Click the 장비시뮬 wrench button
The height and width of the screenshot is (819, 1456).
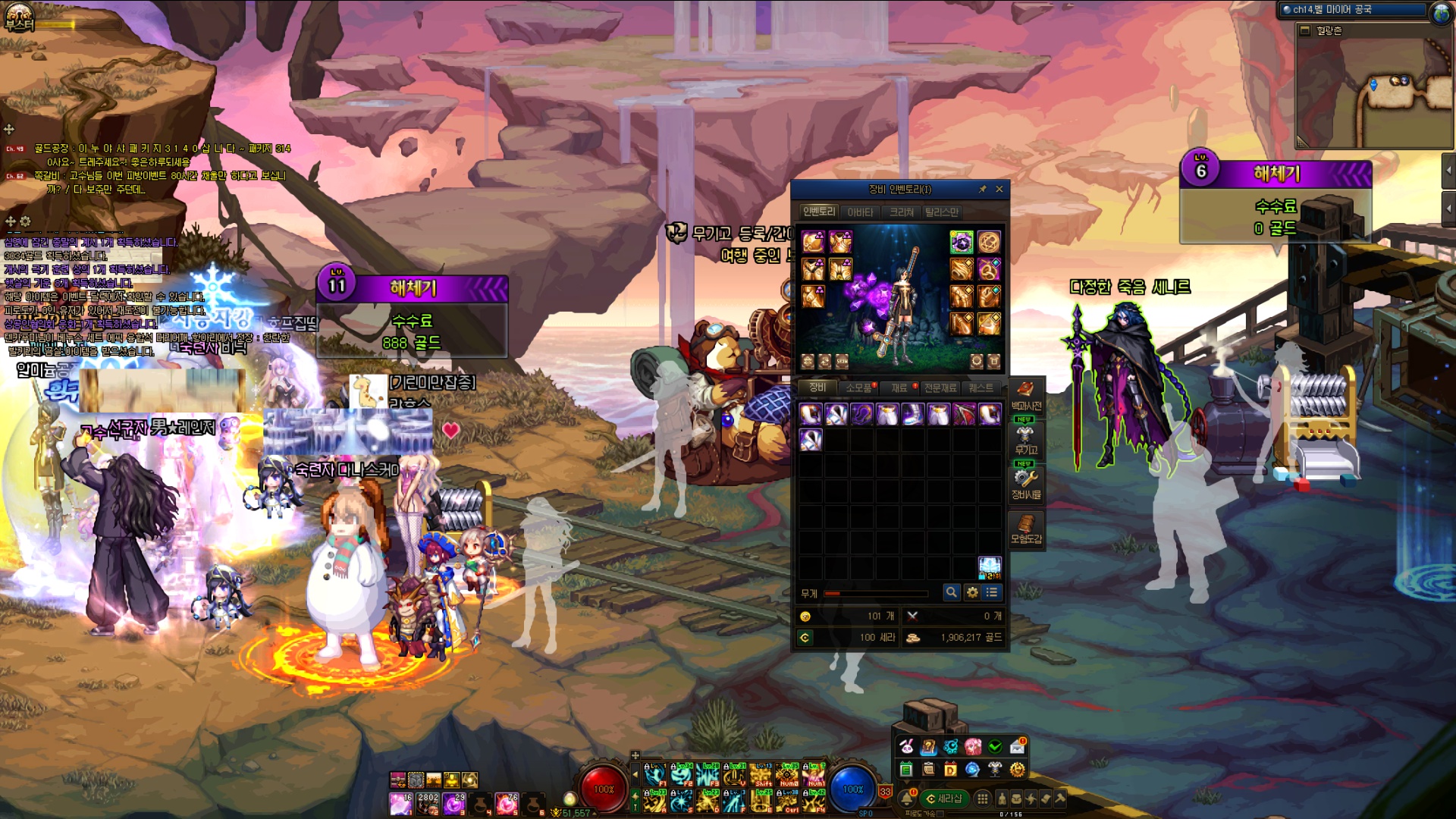(1026, 483)
